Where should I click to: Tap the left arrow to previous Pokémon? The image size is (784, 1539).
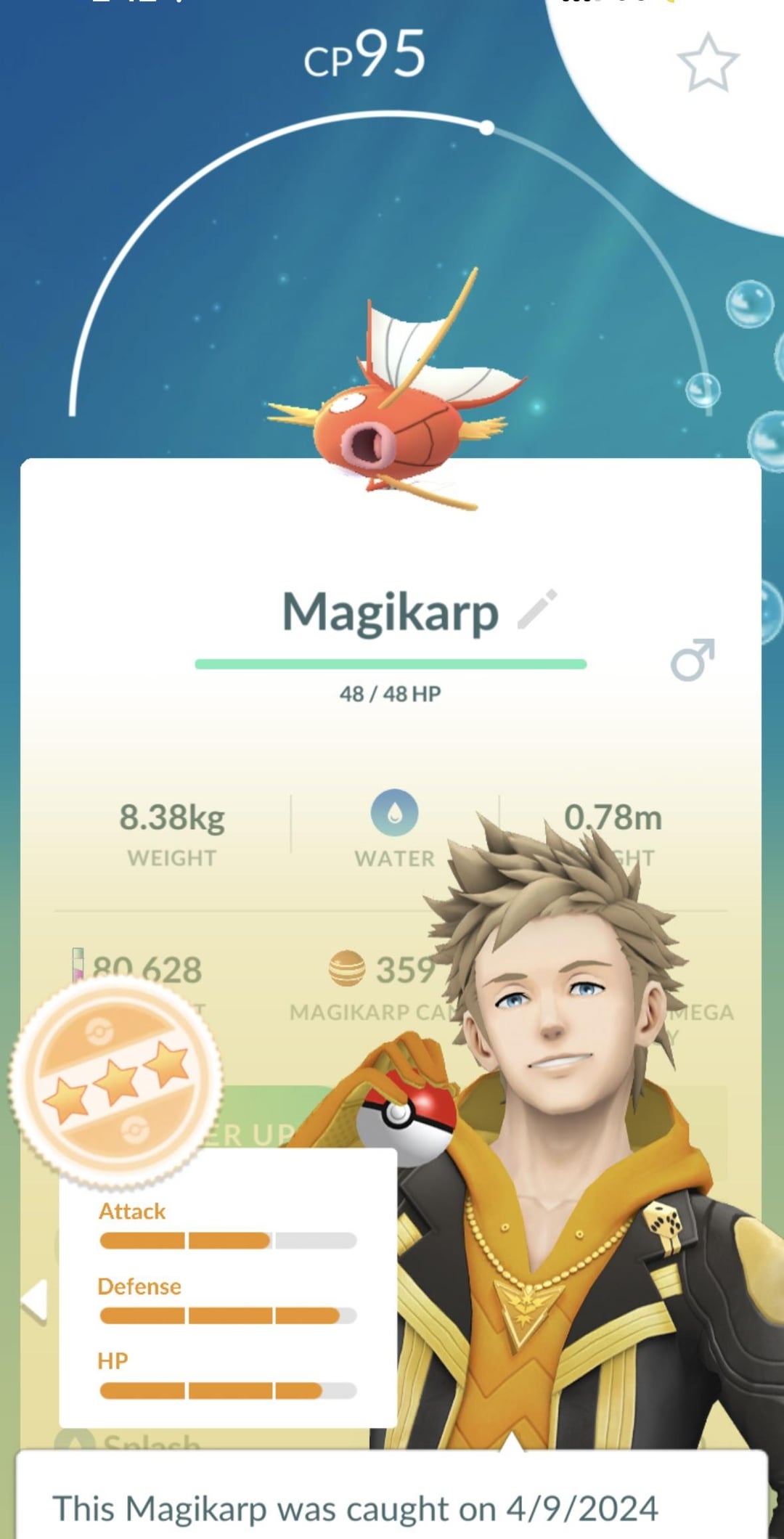click(x=35, y=1300)
